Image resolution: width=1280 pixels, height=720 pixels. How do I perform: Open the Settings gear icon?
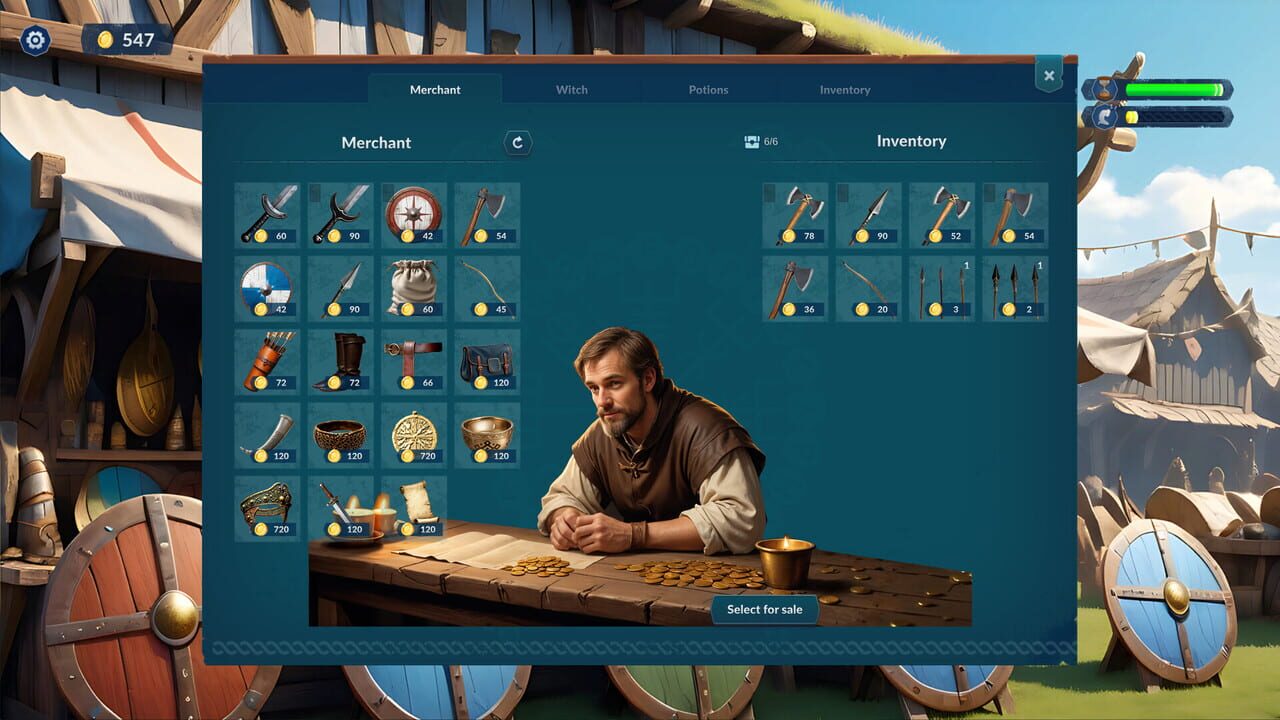click(36, 39)
